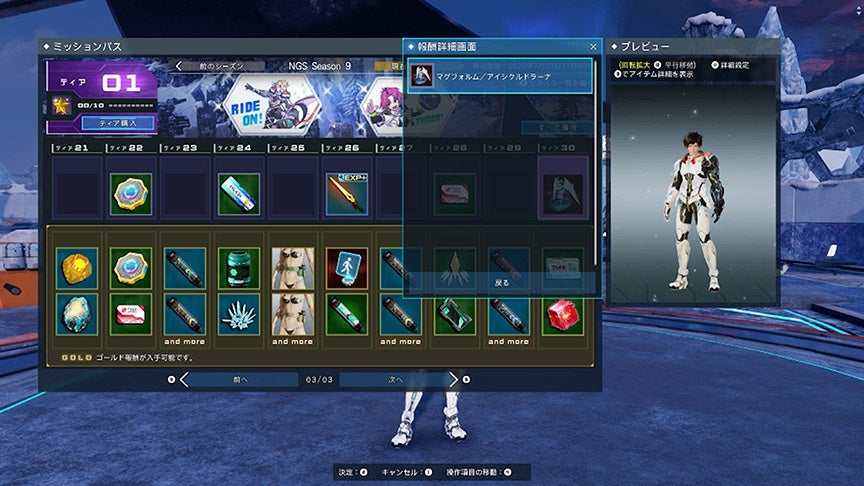Select the tier 22 rainbow medal reward
Viewport: 864px width, 486px height.
point(130,194)
